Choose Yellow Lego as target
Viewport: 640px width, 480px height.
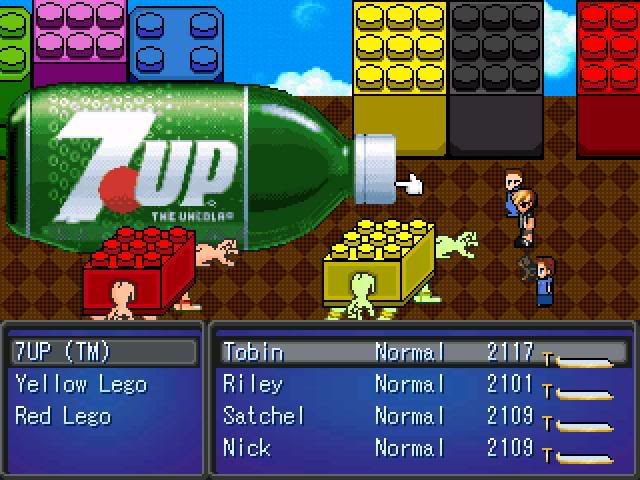click(80, 384)
